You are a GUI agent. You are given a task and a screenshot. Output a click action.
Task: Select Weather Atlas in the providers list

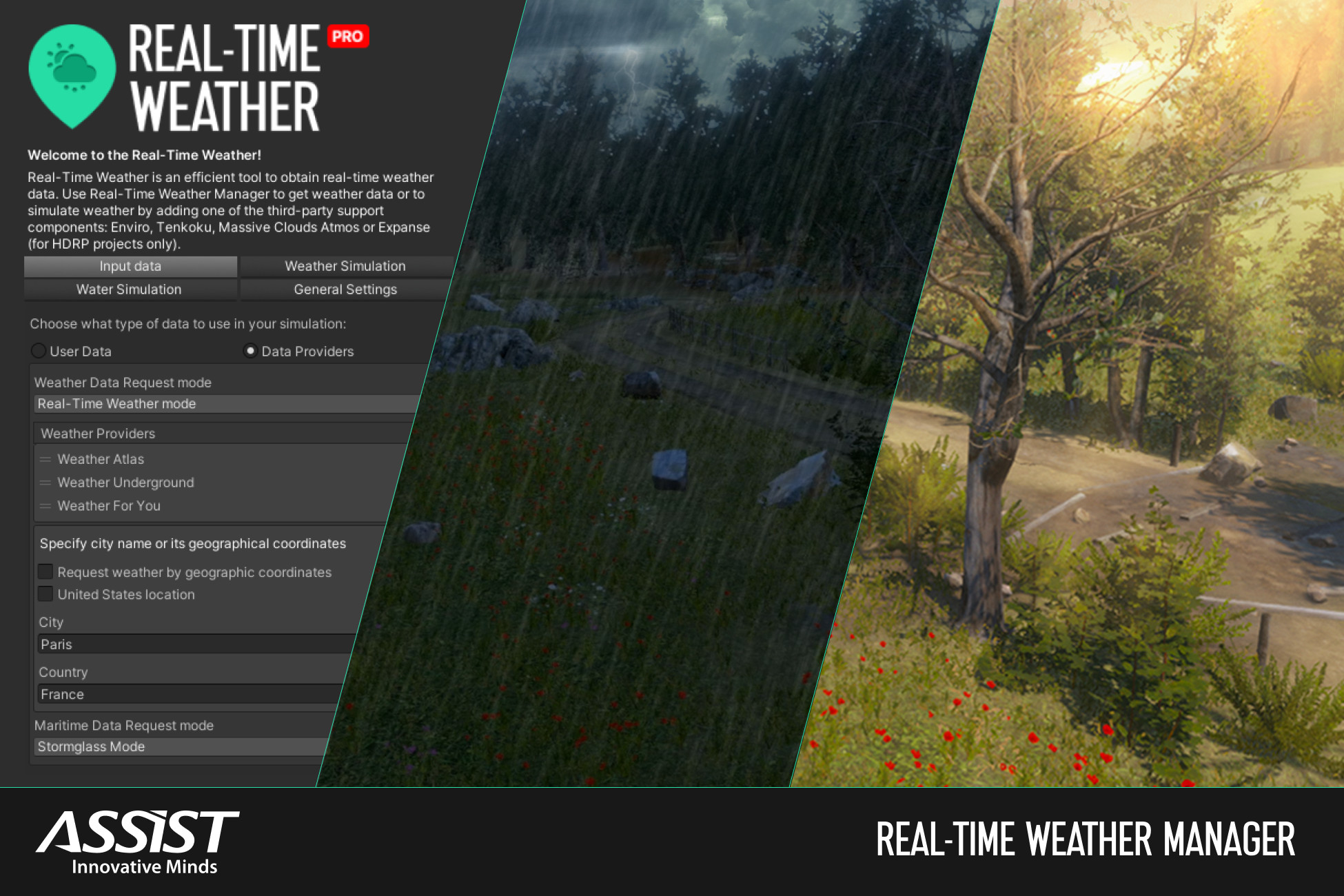point(101,459)
